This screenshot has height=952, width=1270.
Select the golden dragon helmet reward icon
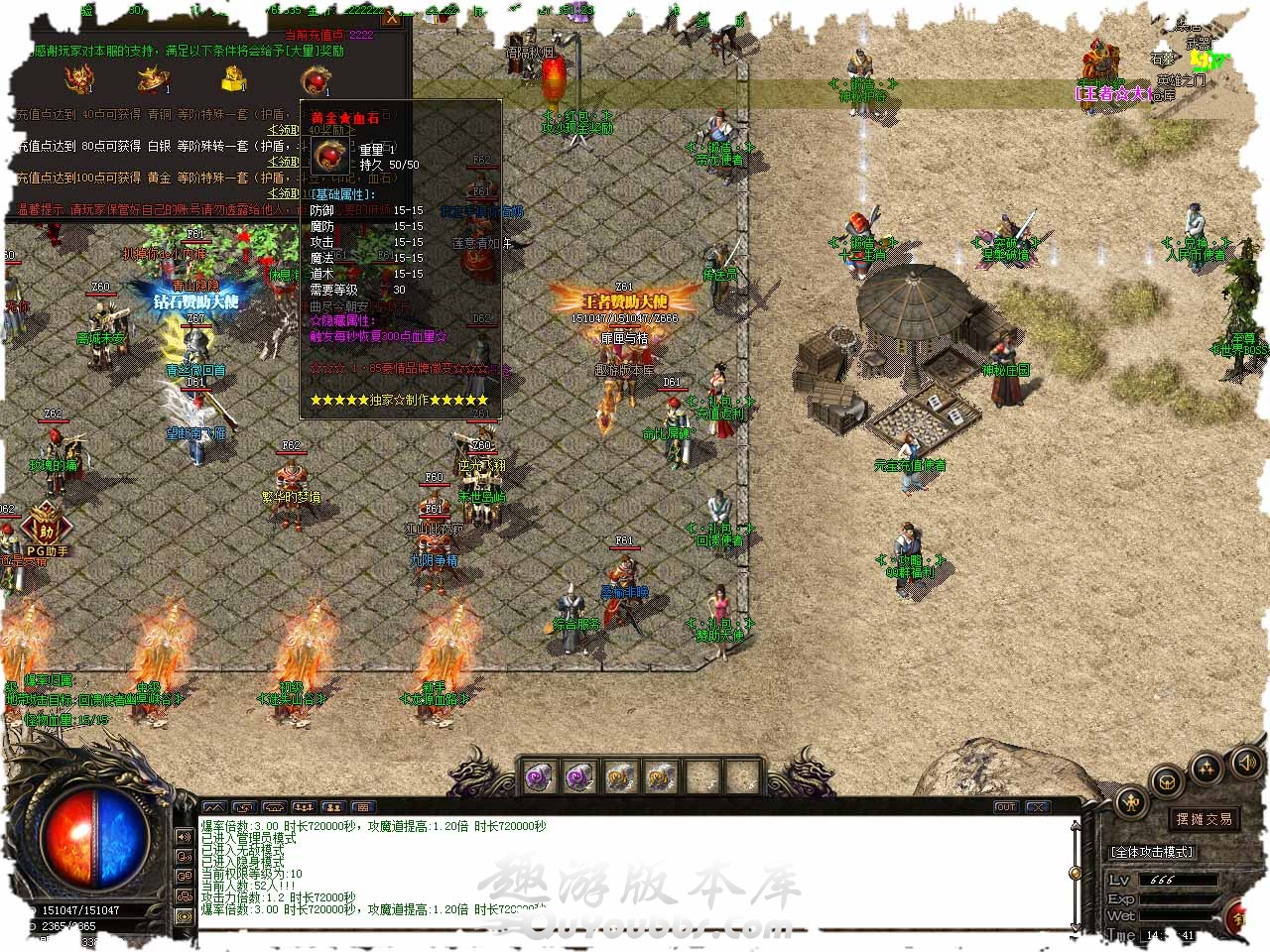click(x=78, y=78)
